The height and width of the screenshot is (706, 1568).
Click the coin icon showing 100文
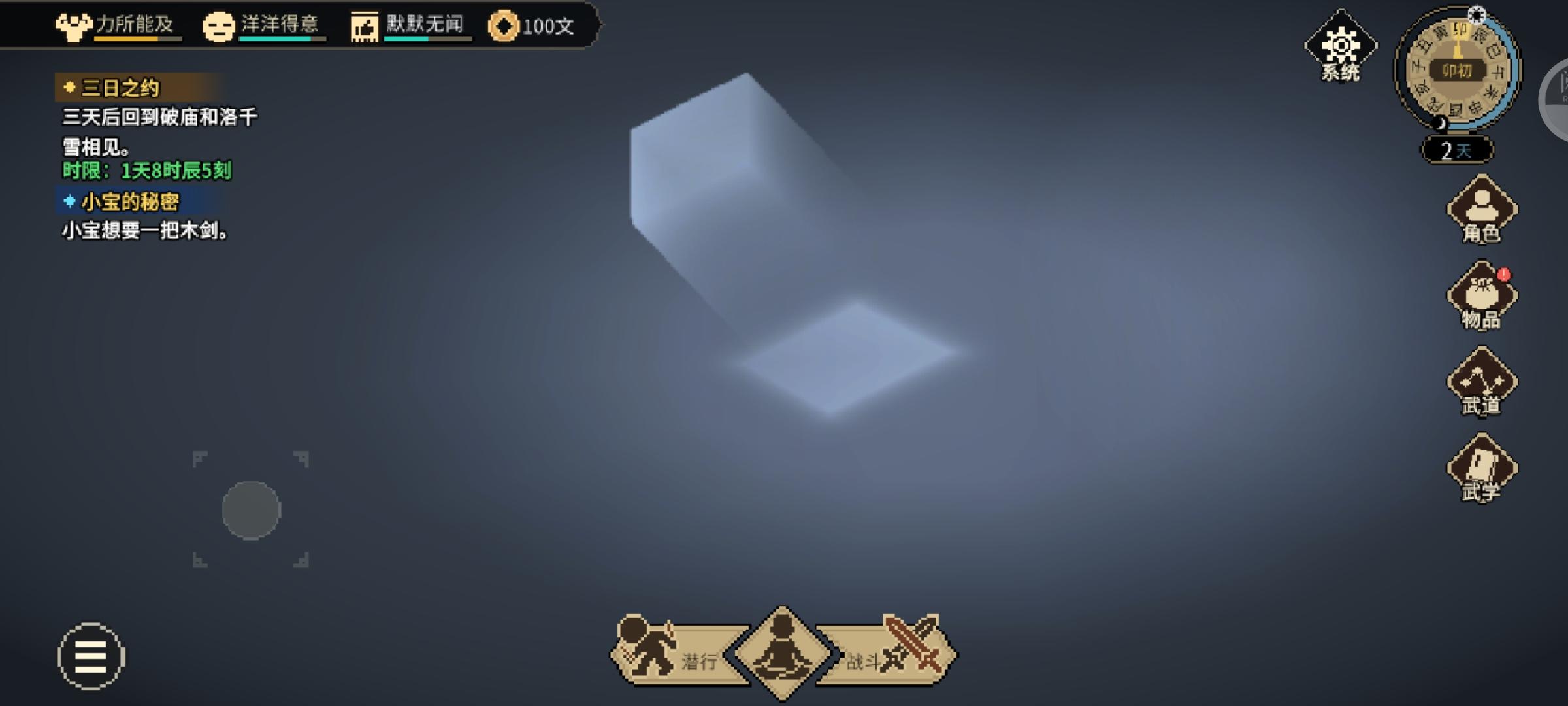[502, 26]
